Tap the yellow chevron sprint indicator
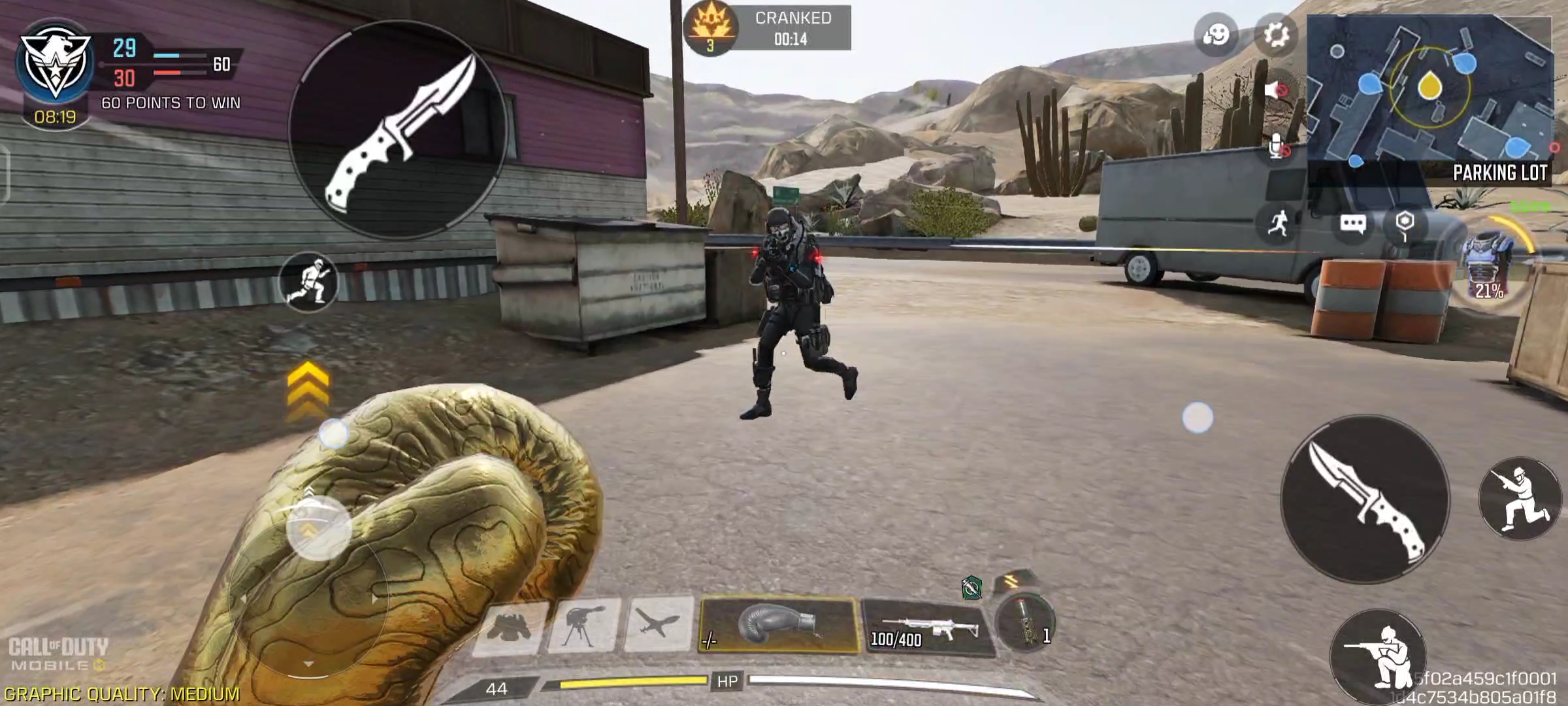This screenshot has height=706, width=1568. point(308,388)
